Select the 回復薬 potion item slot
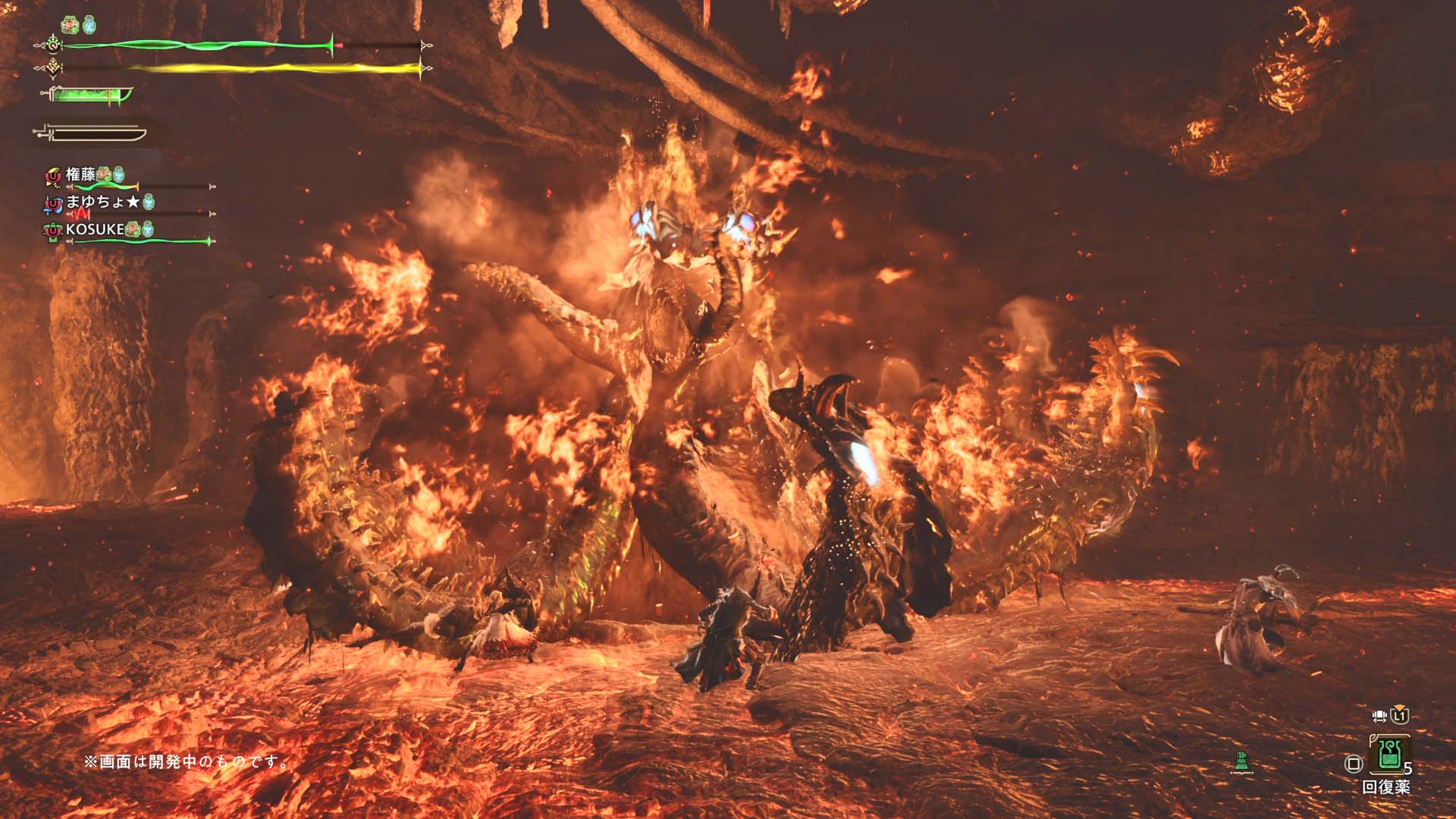1456x819 pixels. (1389, 754)
